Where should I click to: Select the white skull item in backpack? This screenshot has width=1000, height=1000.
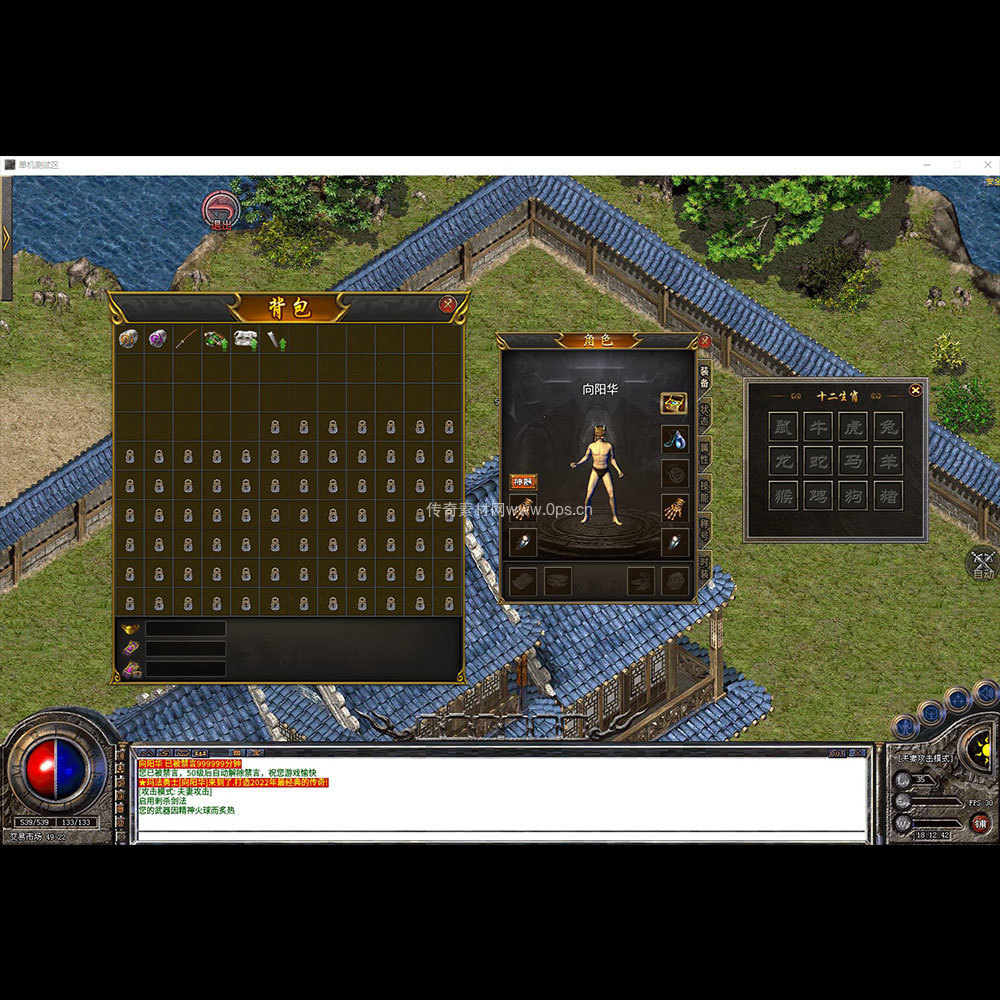click(x=245, y=340)
